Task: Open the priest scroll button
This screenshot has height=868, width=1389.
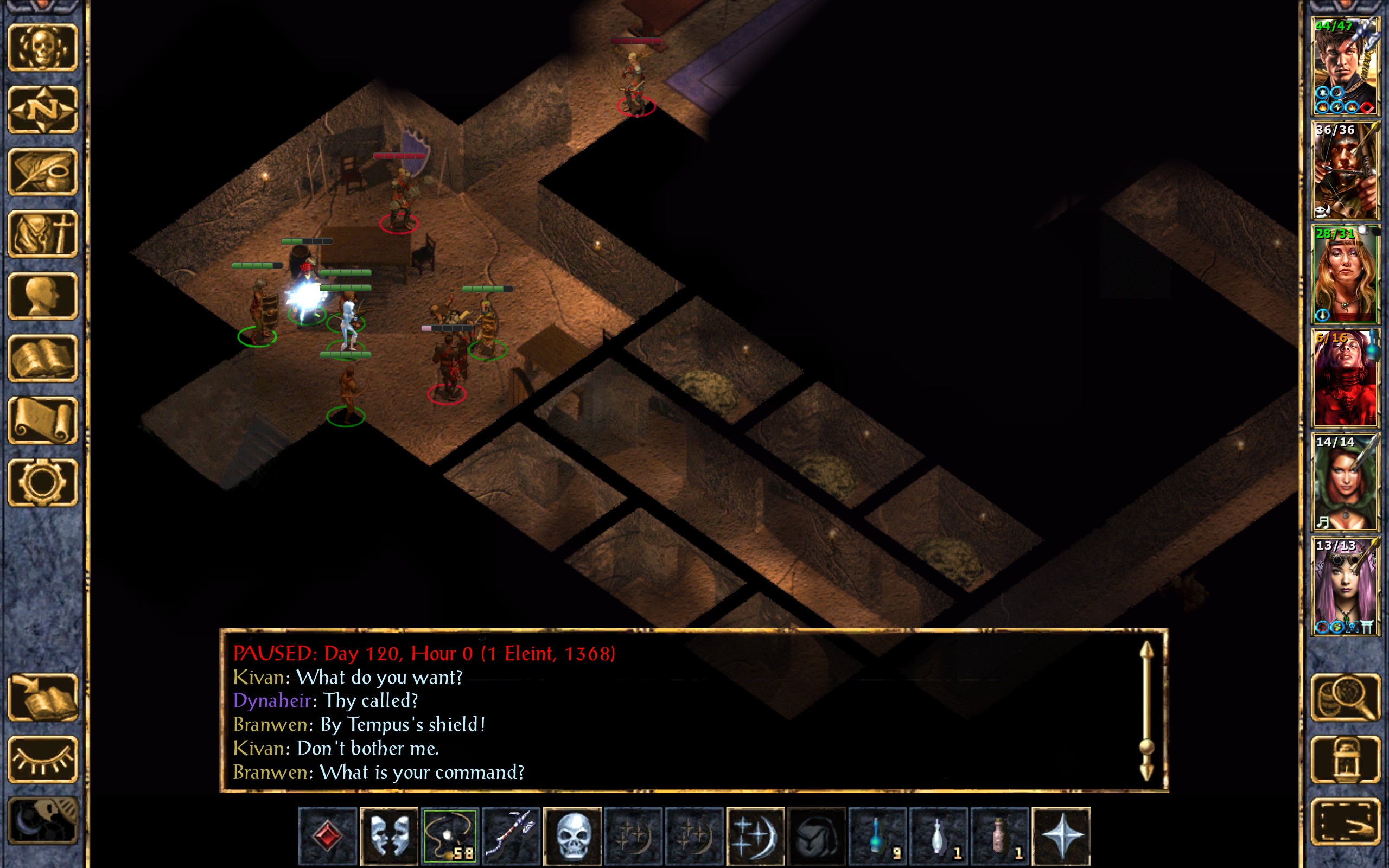Action: coord(43,420)
